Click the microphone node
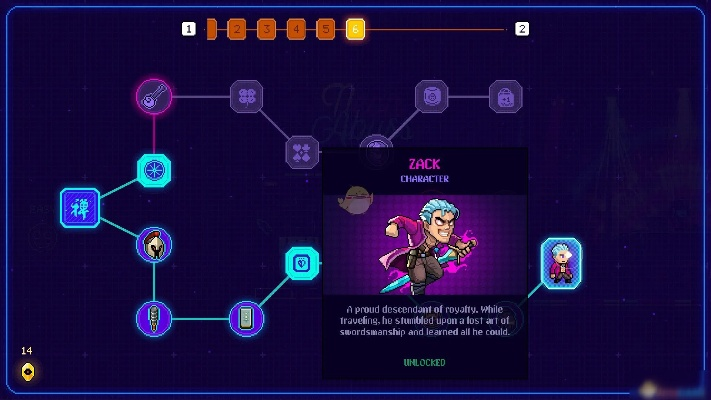Image resolution: width=711 pixels, height=400 pixels. click(x=154, y=319)
